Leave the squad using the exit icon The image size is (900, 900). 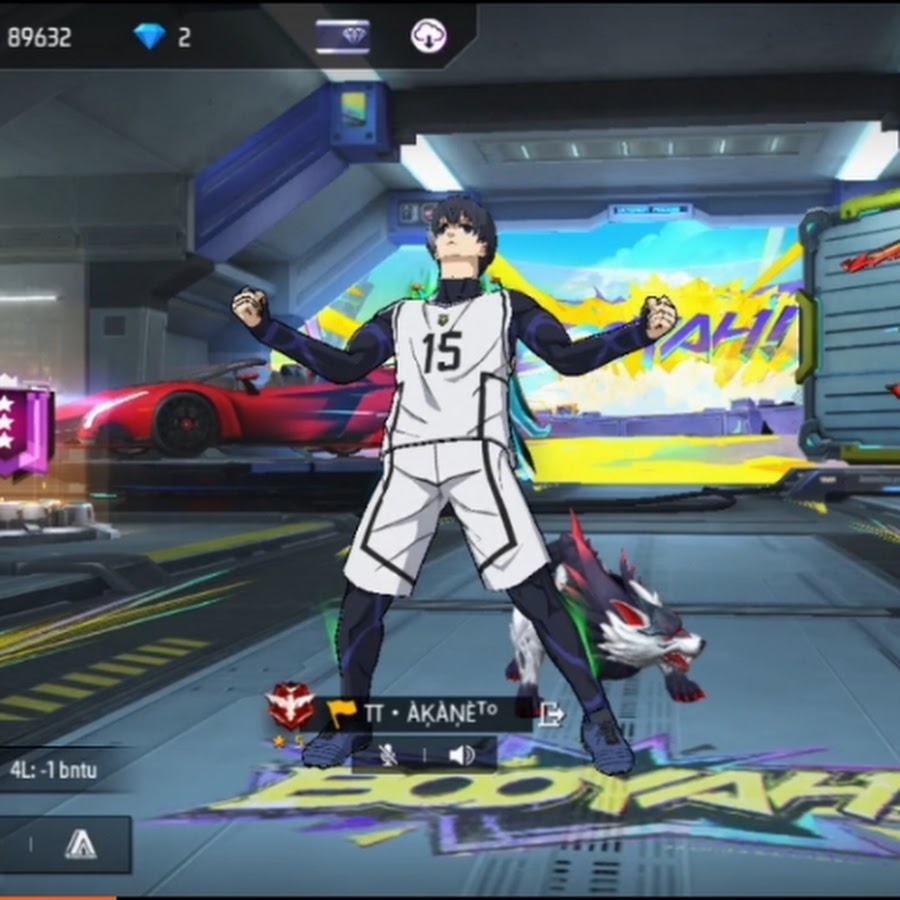click(x=551, y=714)
